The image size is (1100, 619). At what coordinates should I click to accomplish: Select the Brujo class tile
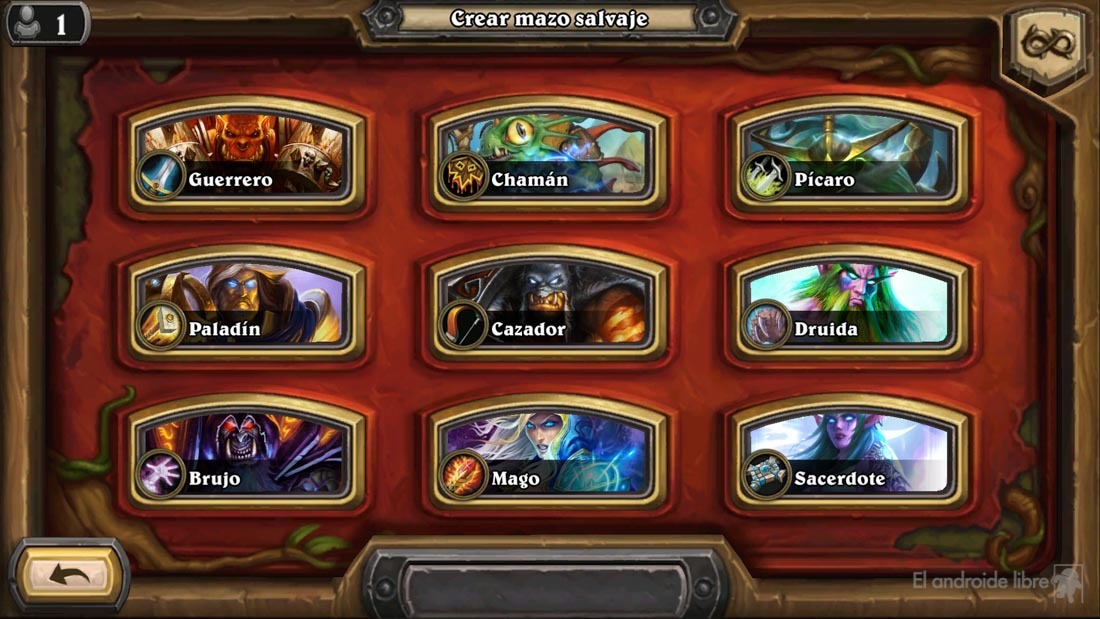click(x=246, y=454)
